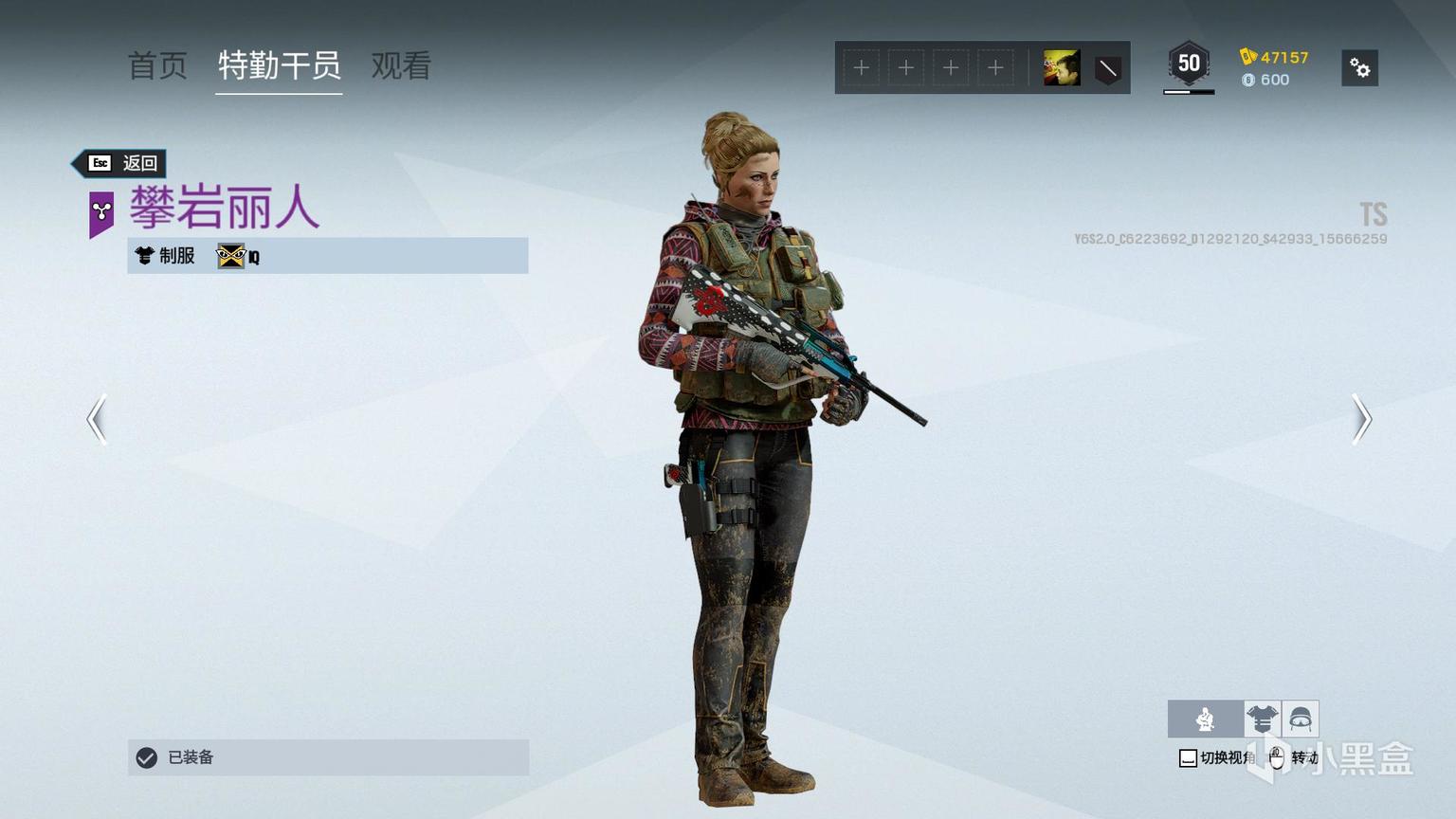The height and width of the screenshot is (819, 1456).
Task: Open the level 50 clearance badge
Action: [1189, 65]
